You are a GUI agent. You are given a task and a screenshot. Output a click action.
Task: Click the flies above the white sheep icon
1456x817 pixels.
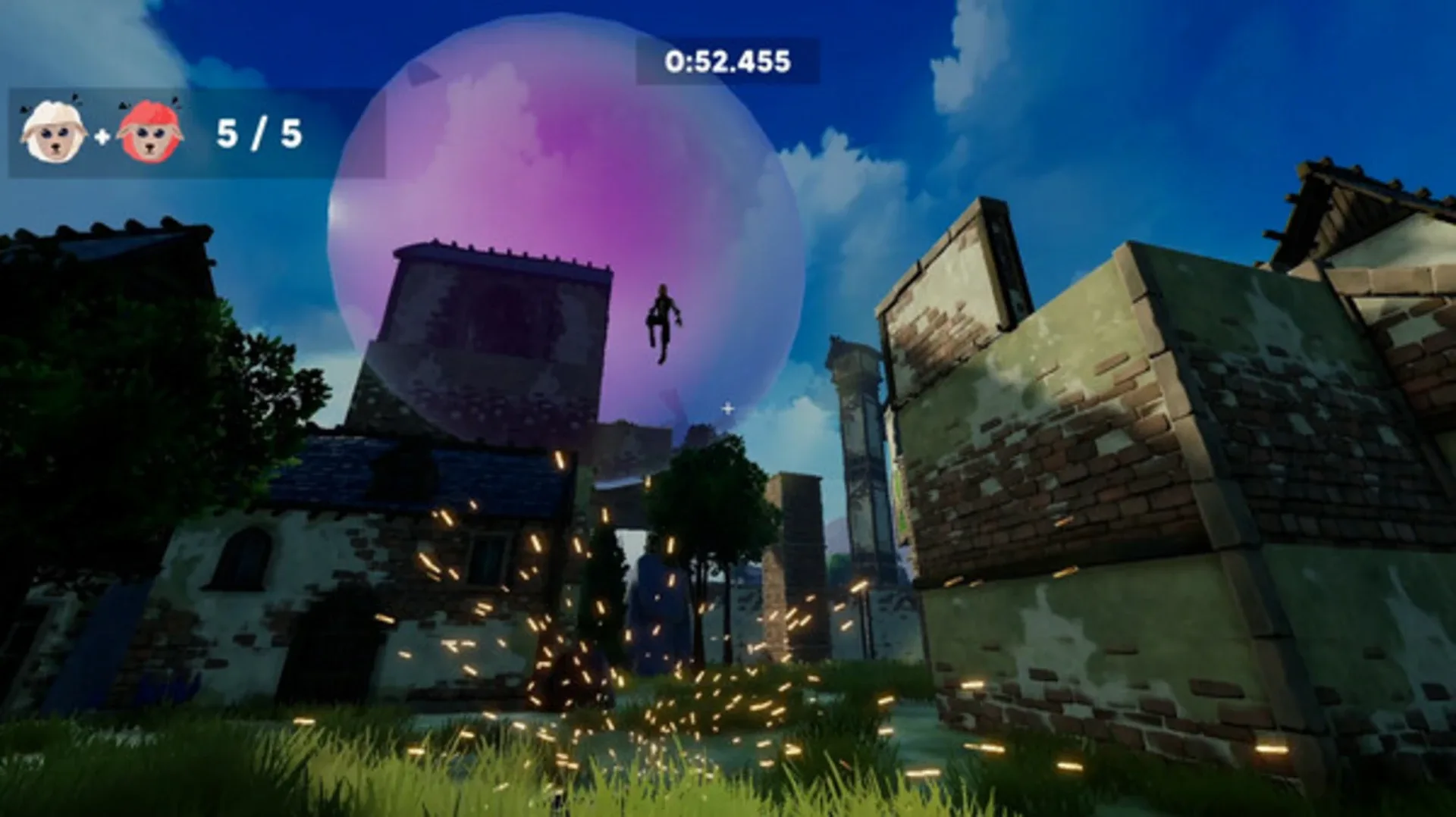pos(74,99)
